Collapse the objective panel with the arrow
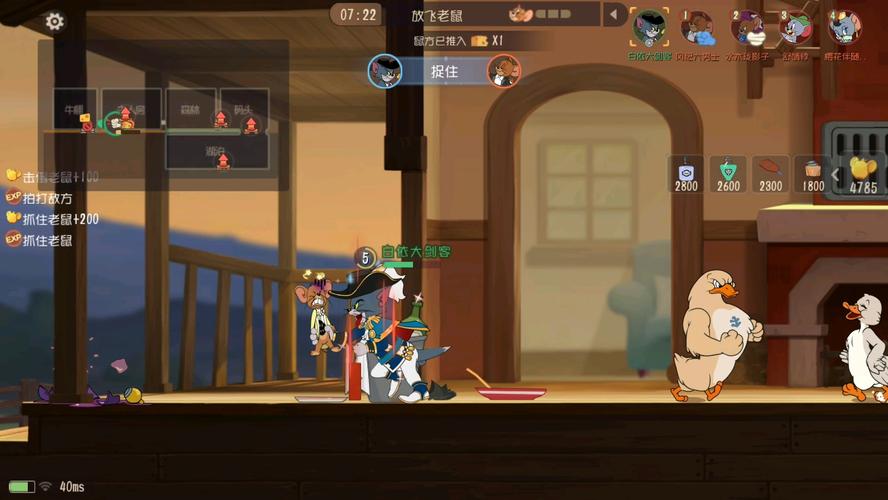Image resolution: width=888 pixels, height=500 pixels. 615,15
